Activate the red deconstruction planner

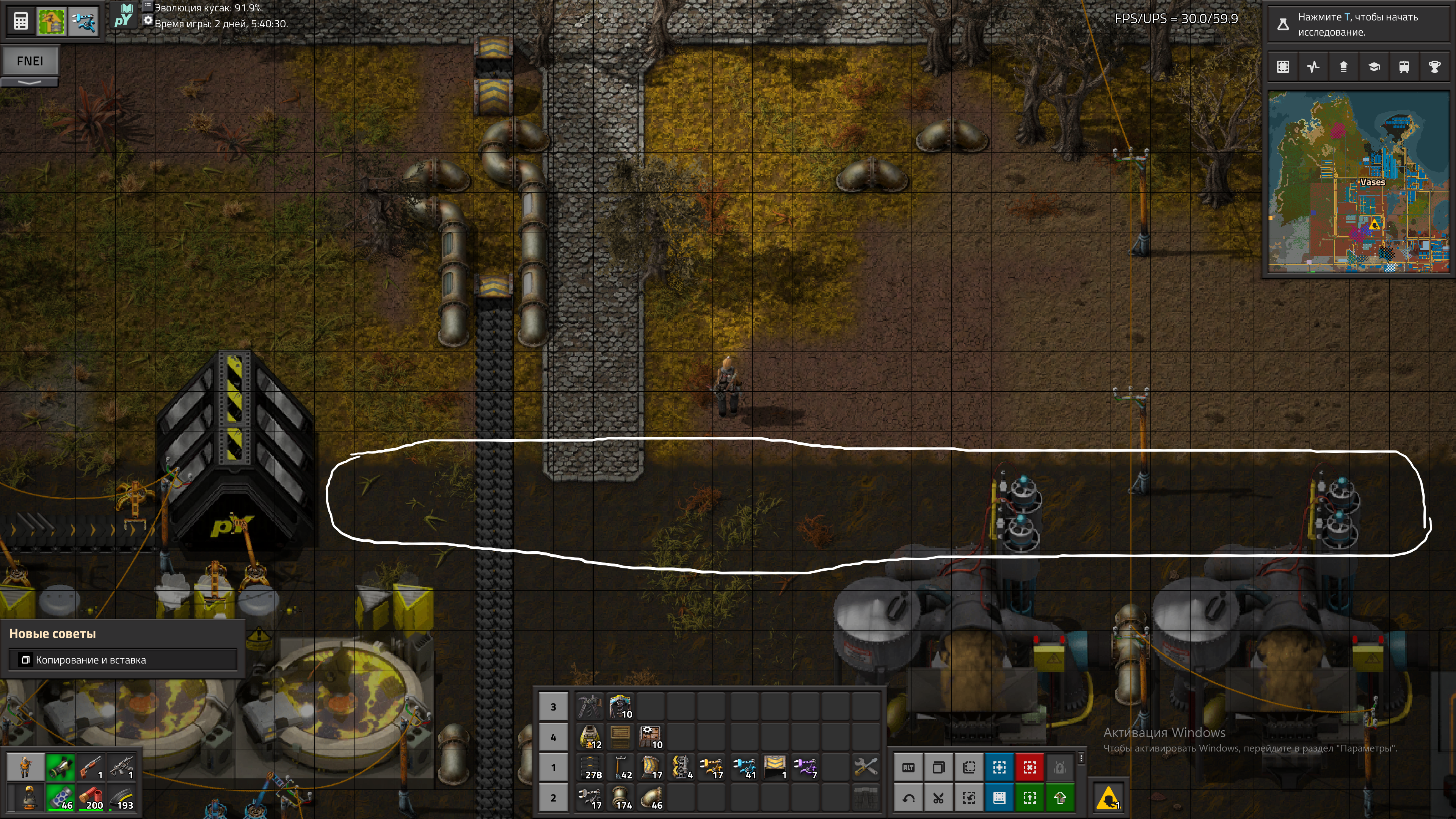[x=1029, y=767]
